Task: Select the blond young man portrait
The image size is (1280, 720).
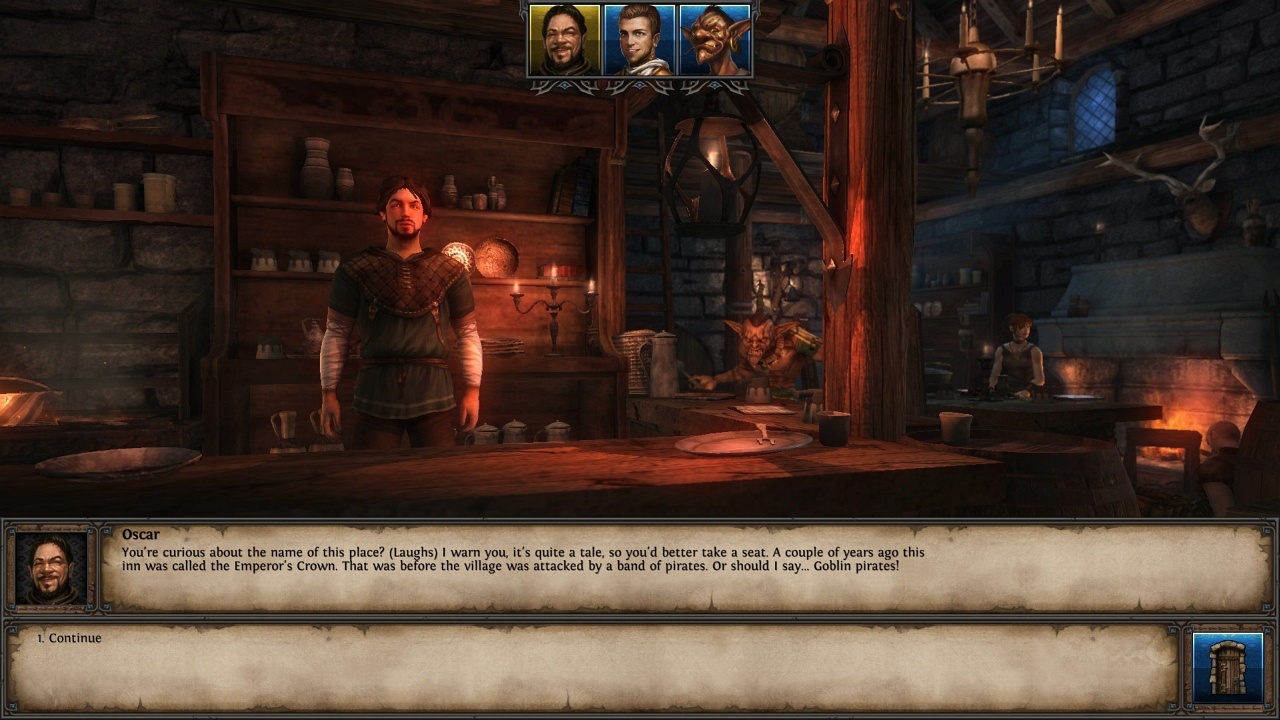Action: point(639,40)
